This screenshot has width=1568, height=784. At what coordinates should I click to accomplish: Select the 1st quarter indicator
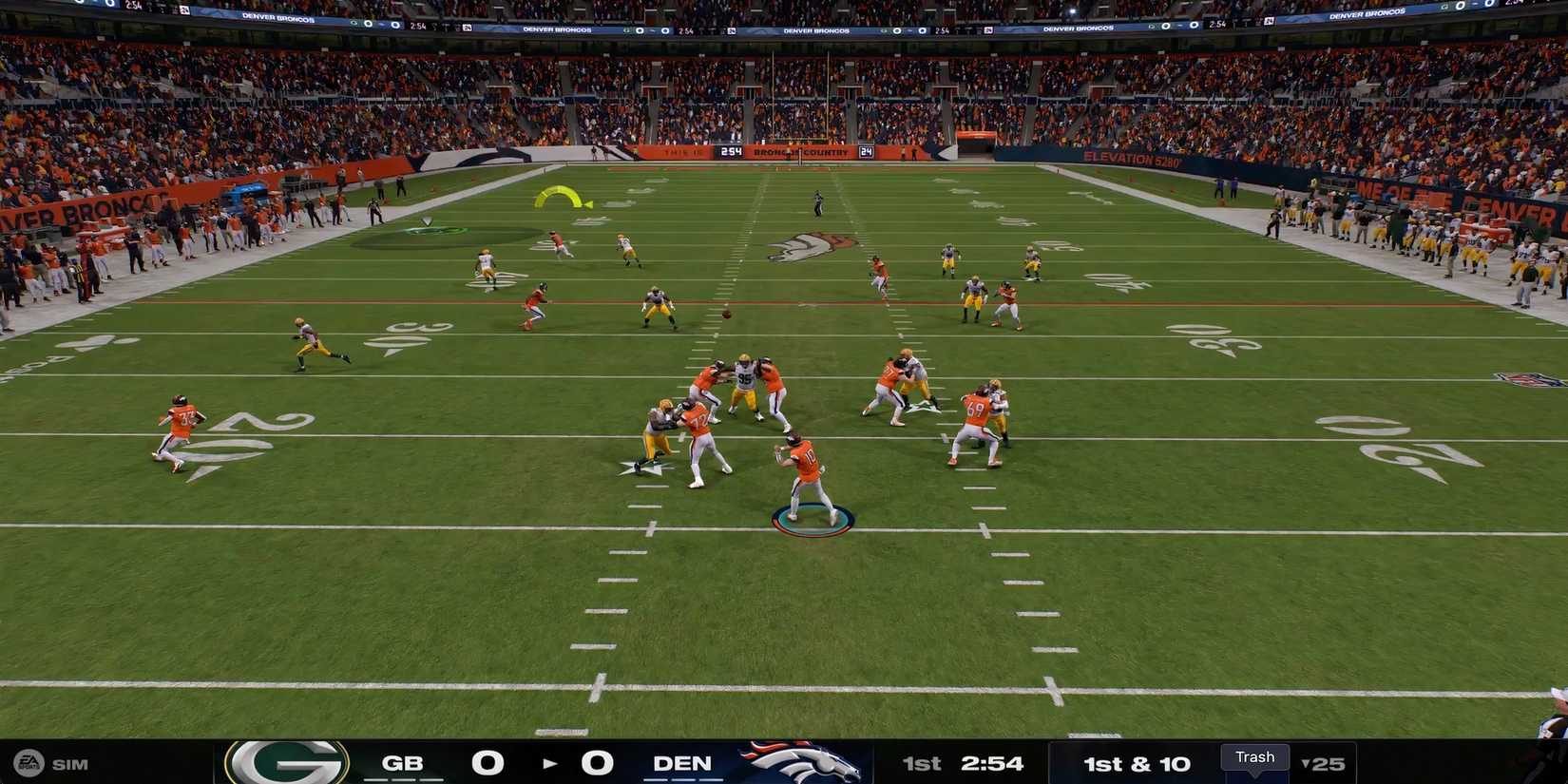click(920, 763)
